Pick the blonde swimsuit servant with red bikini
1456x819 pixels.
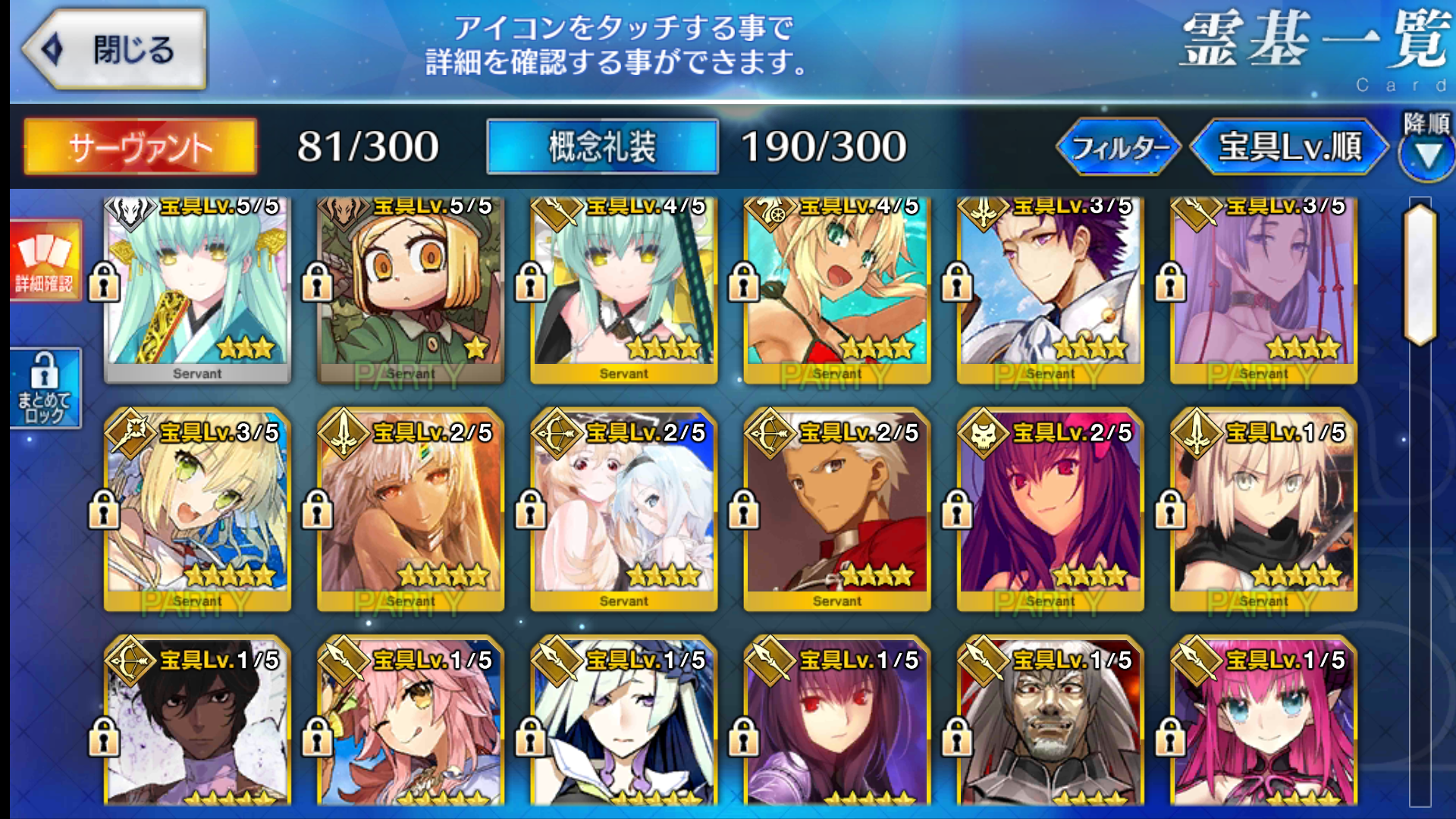click(x=836, y=288)
